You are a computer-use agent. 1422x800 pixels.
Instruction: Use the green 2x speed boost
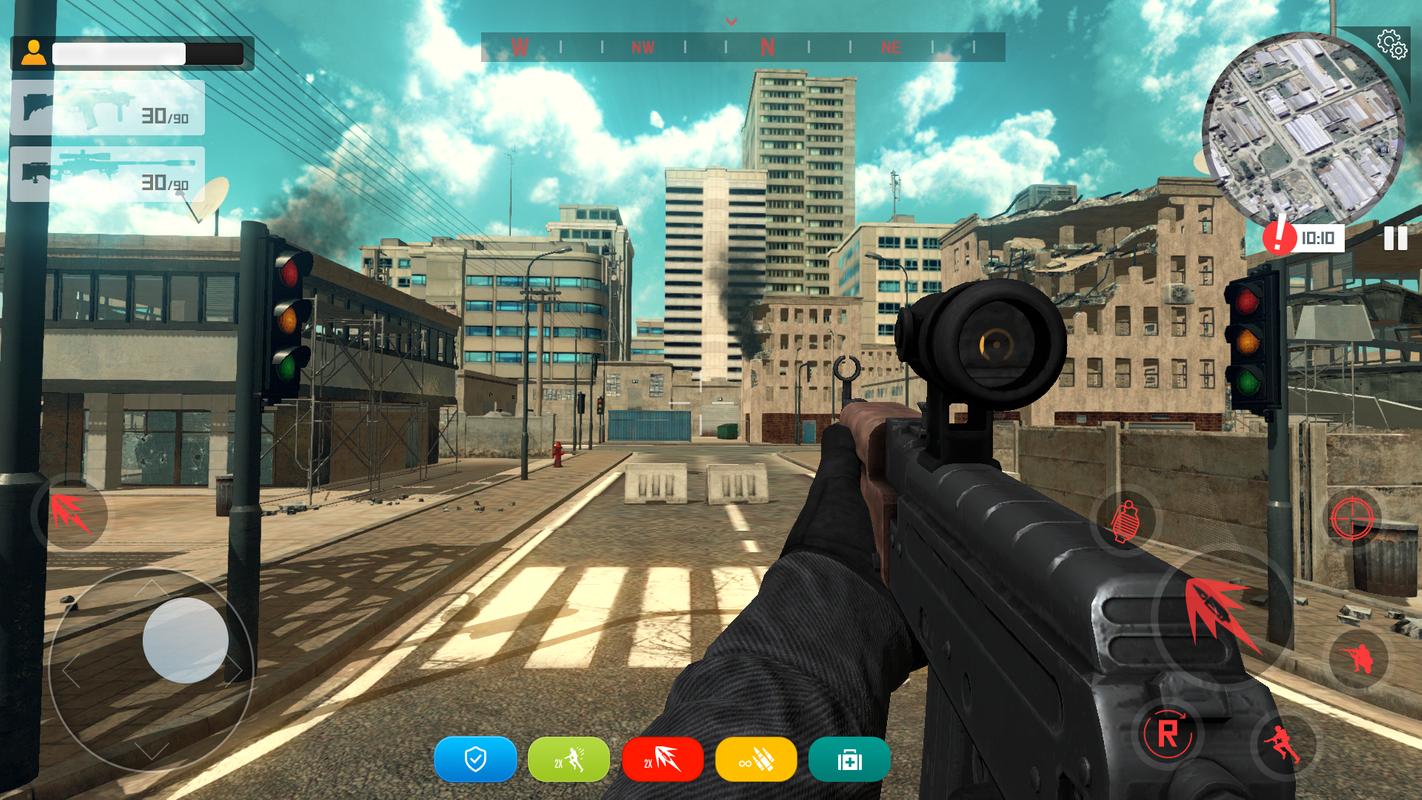(569, 760)
